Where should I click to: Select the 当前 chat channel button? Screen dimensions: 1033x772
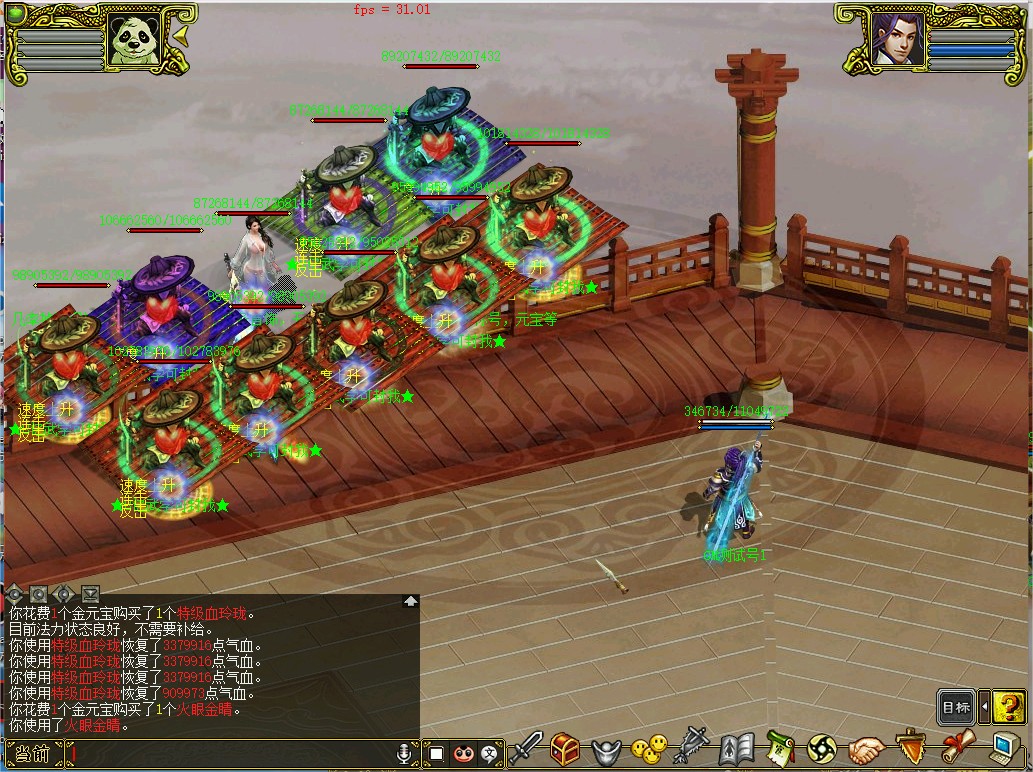(x=33, y=754)
